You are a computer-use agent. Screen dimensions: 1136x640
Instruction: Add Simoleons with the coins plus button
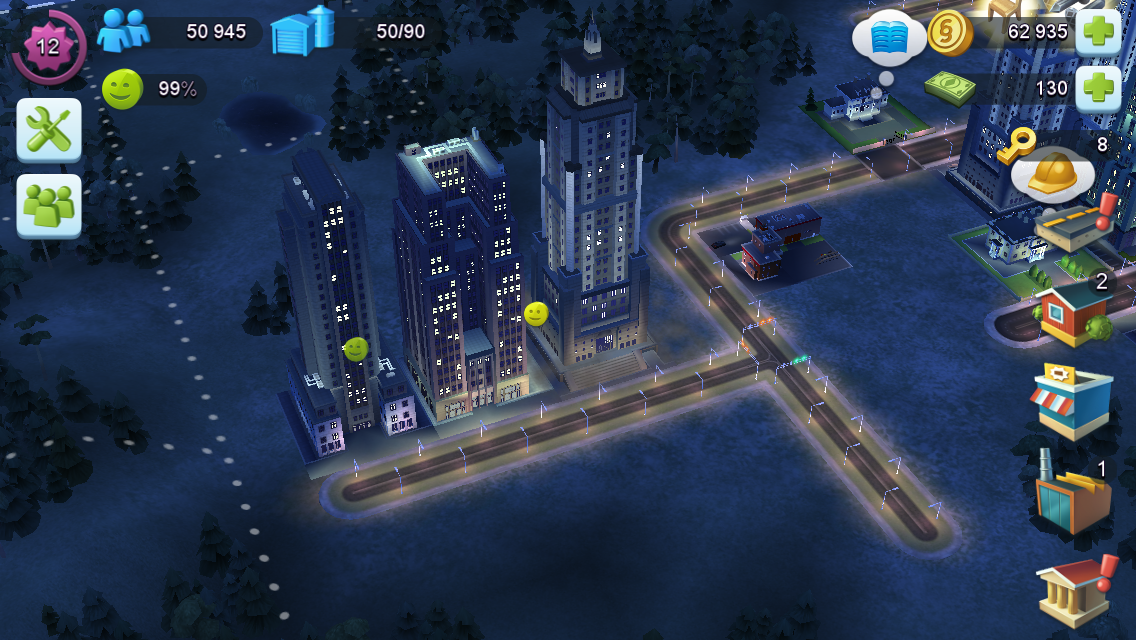tap(1096, 31)
